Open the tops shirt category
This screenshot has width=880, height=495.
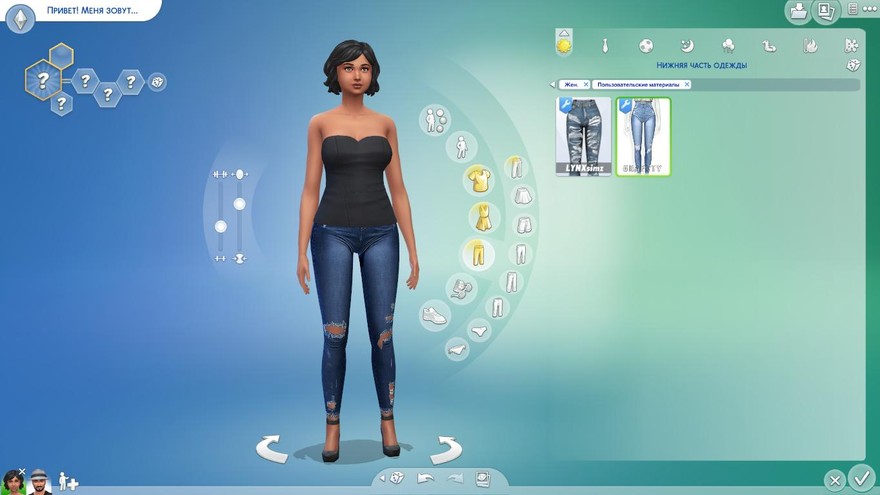point(476,180)
